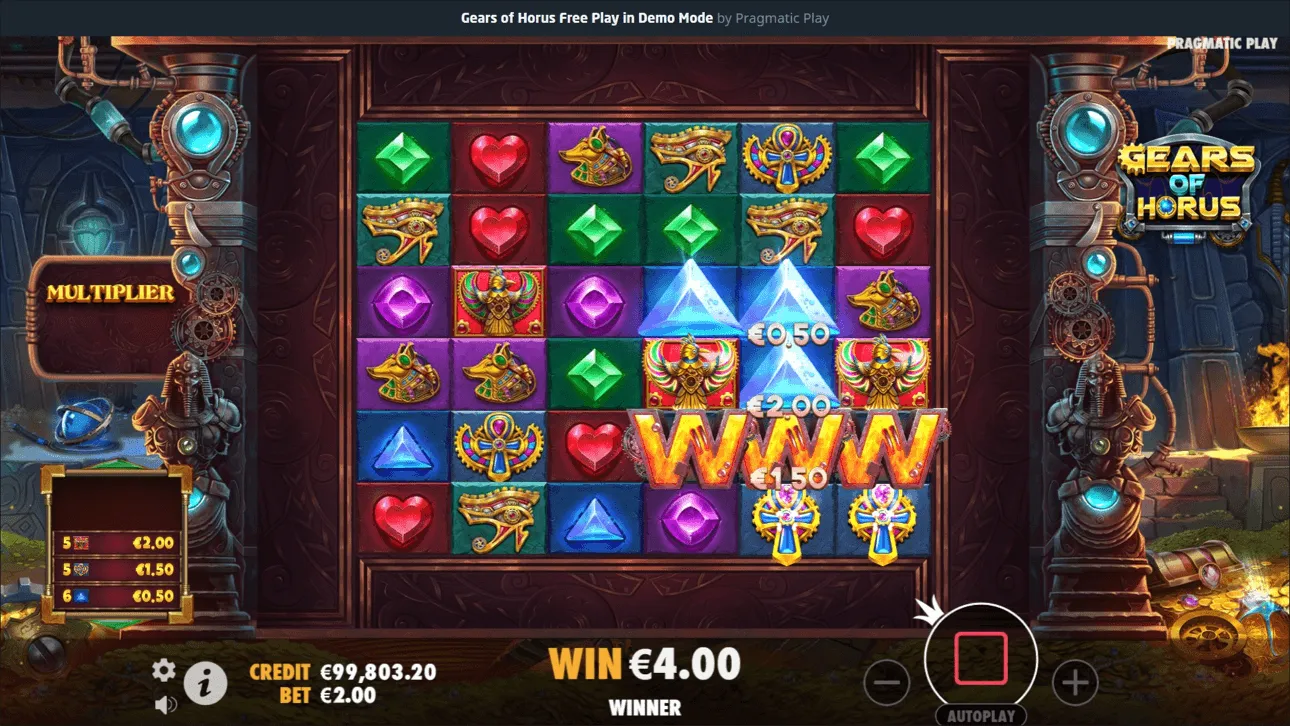Open the AUTOPLAY options
Viewport: 1290px width, 726px height.
[984, 714]
